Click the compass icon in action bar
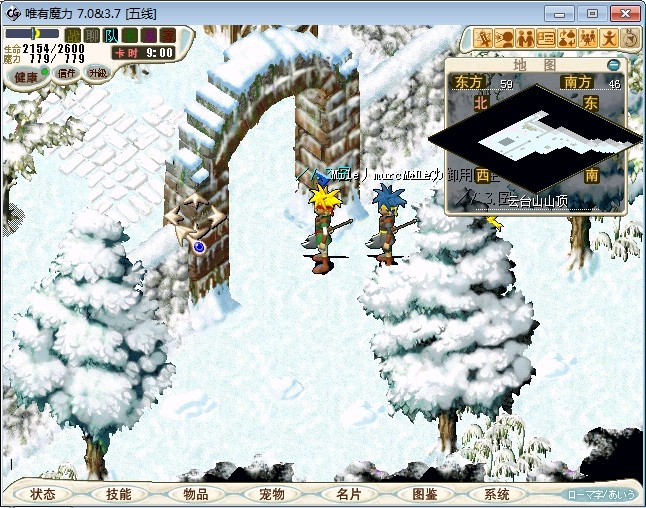This screenshot has width=646, height=508. [630, 38]
